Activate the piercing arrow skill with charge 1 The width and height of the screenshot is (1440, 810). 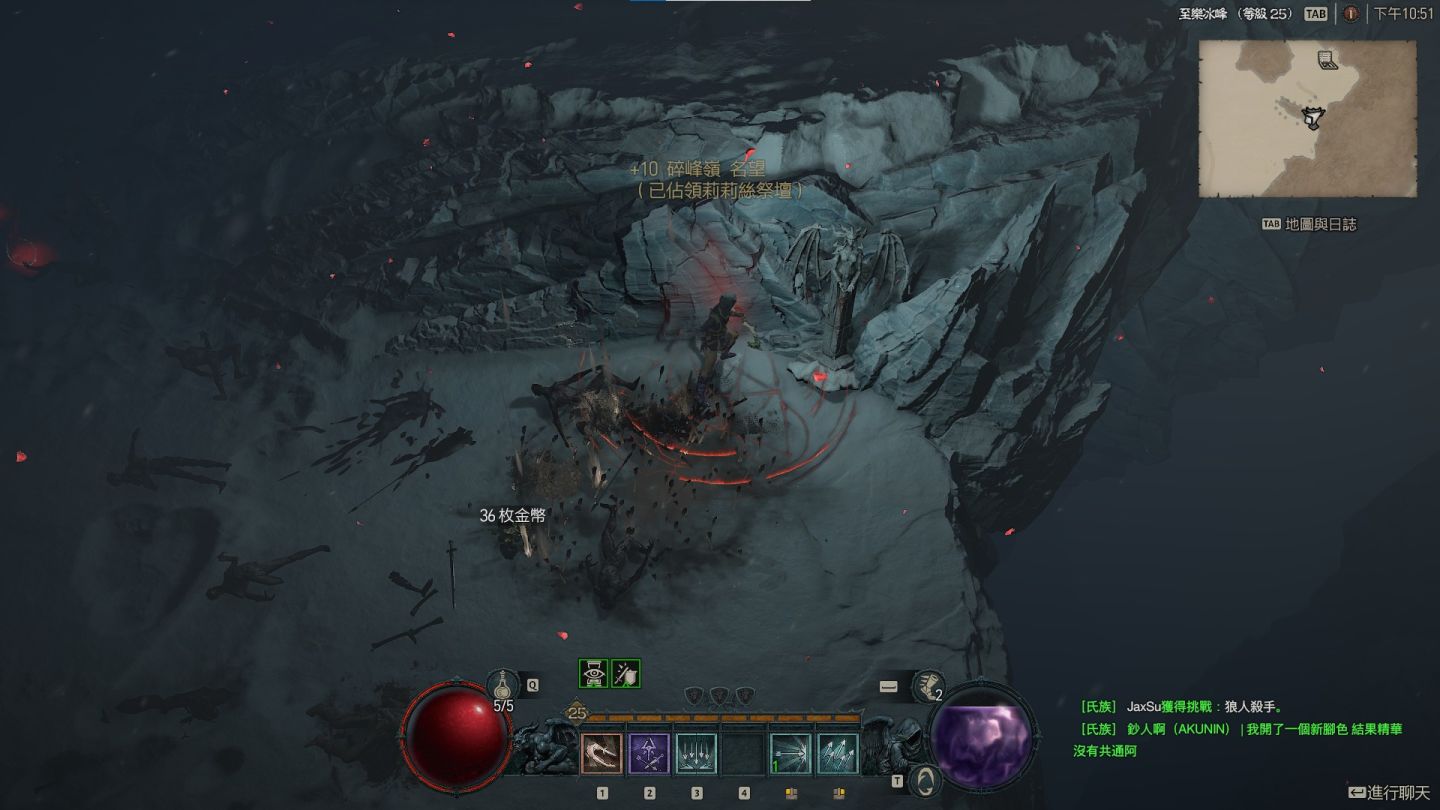coord(790,754)
